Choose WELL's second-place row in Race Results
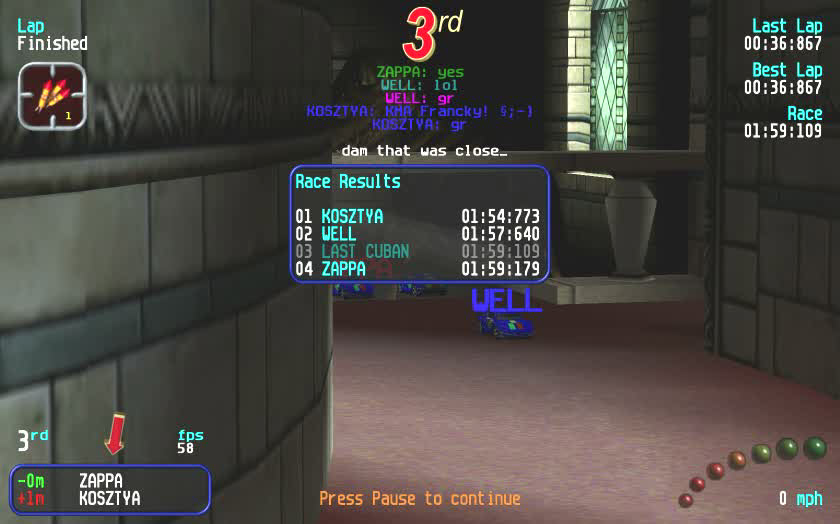This screenshot has height=524, width=840. 417,234
